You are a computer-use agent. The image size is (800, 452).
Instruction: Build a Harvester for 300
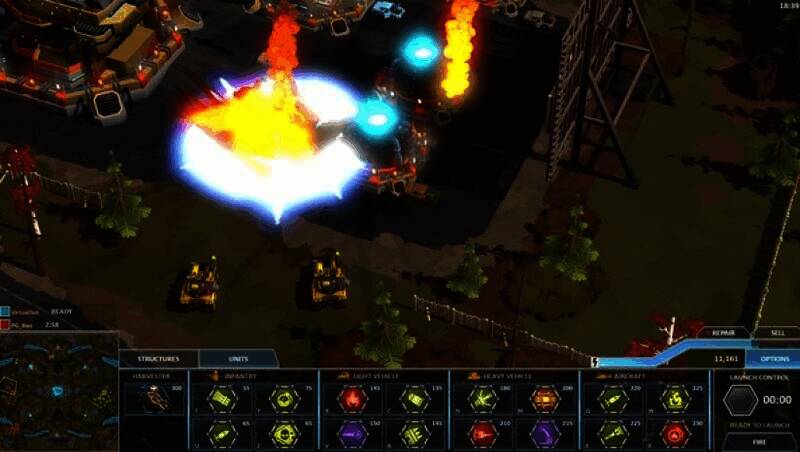[x=154, y=399]
